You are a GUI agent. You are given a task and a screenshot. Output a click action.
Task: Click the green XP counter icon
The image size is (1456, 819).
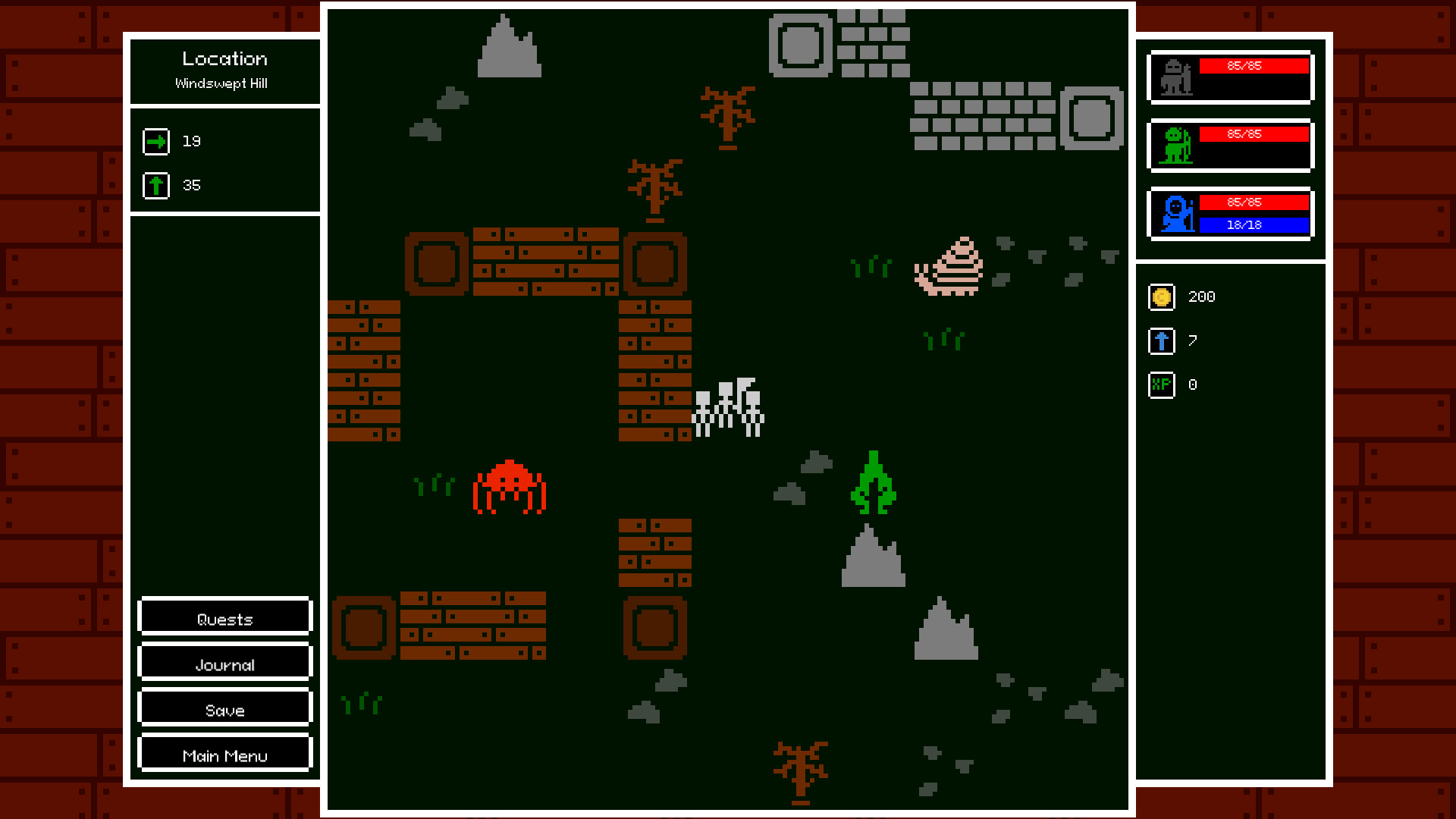[x=1160, y=384]
